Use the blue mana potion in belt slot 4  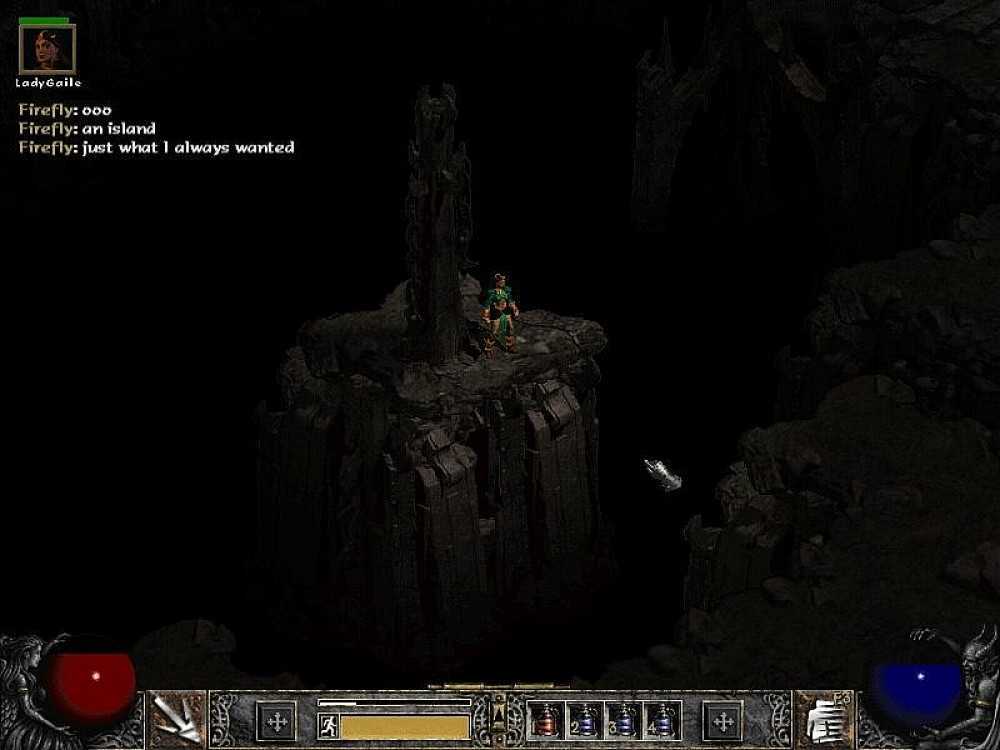point(663,720)
